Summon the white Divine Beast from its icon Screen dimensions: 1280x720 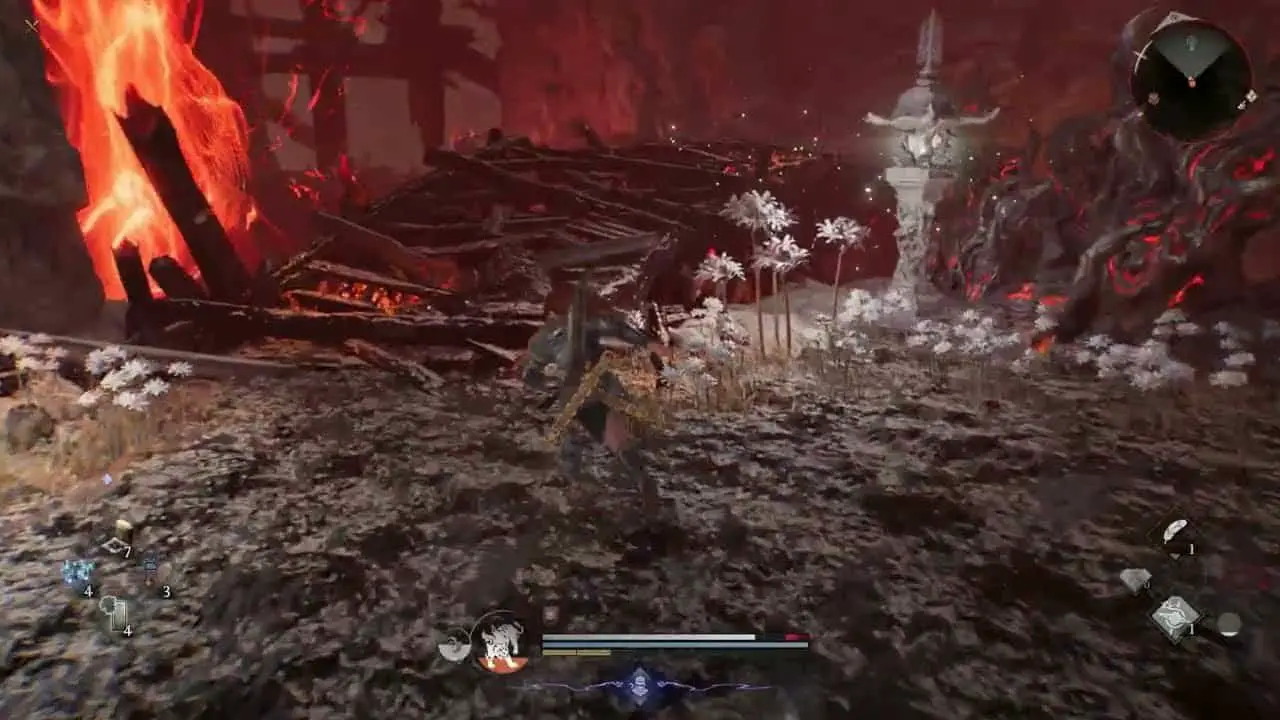click(500, 641)
